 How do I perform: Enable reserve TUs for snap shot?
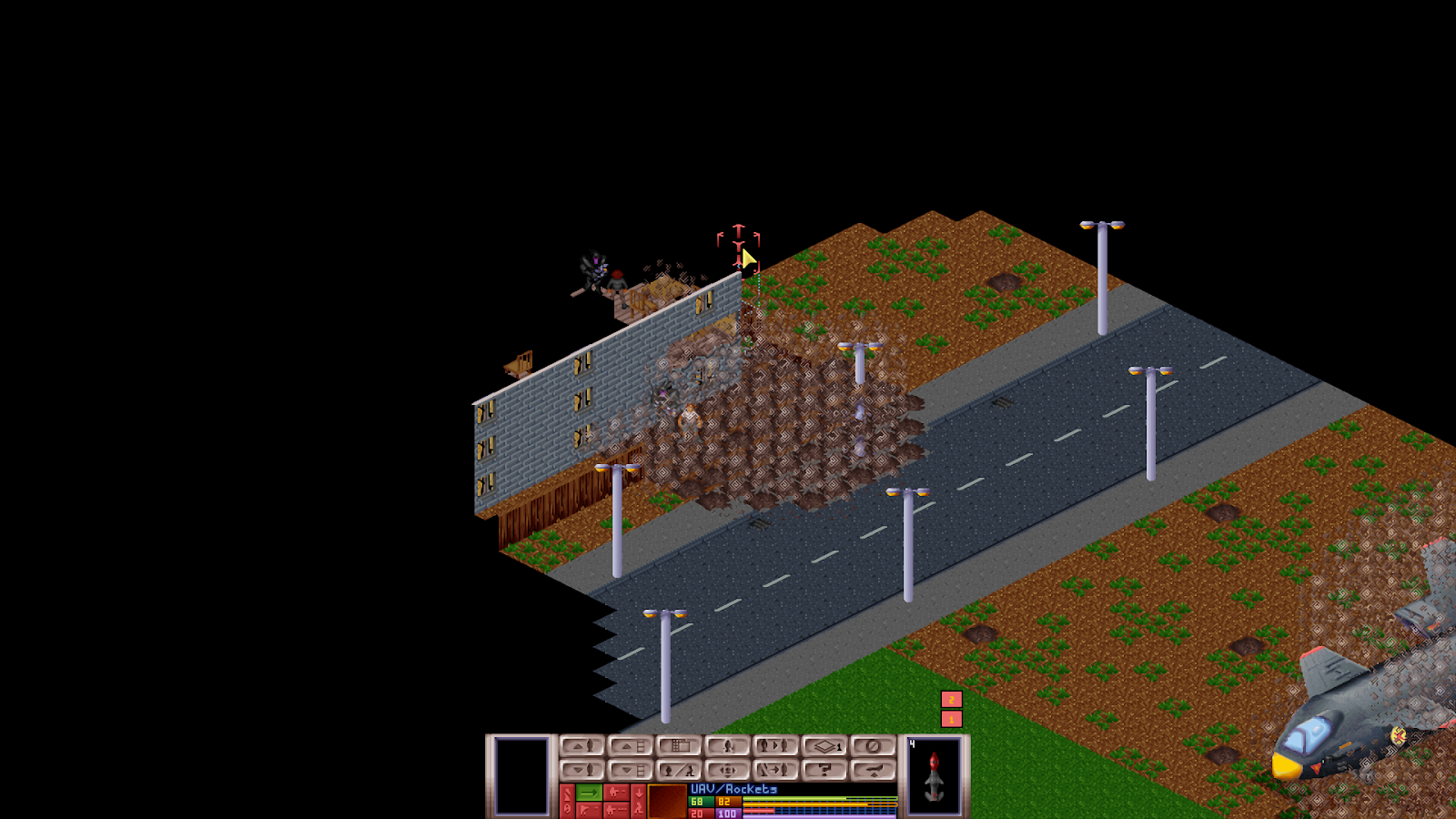[617, 791]
